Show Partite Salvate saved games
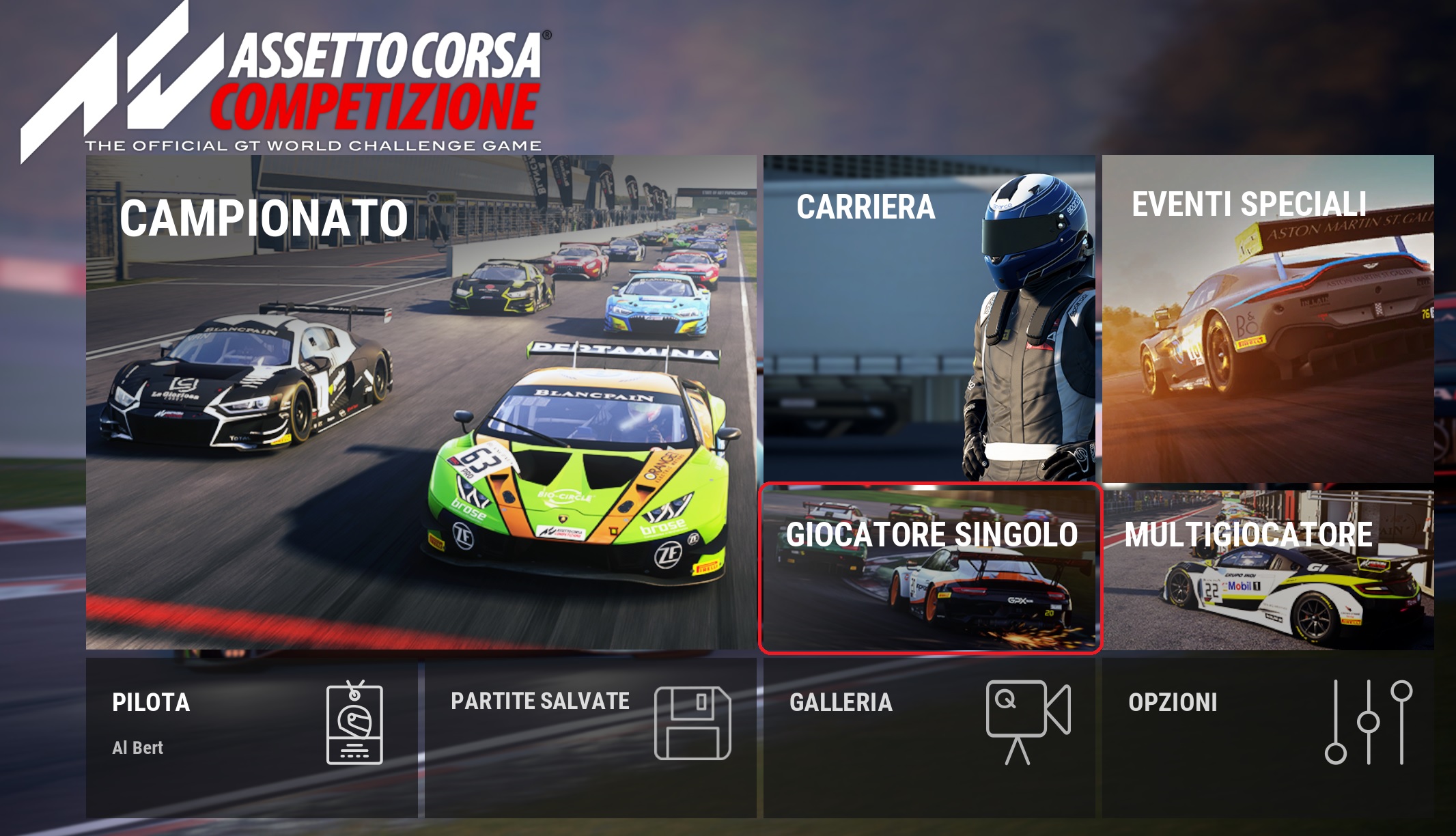 [590, 738]
